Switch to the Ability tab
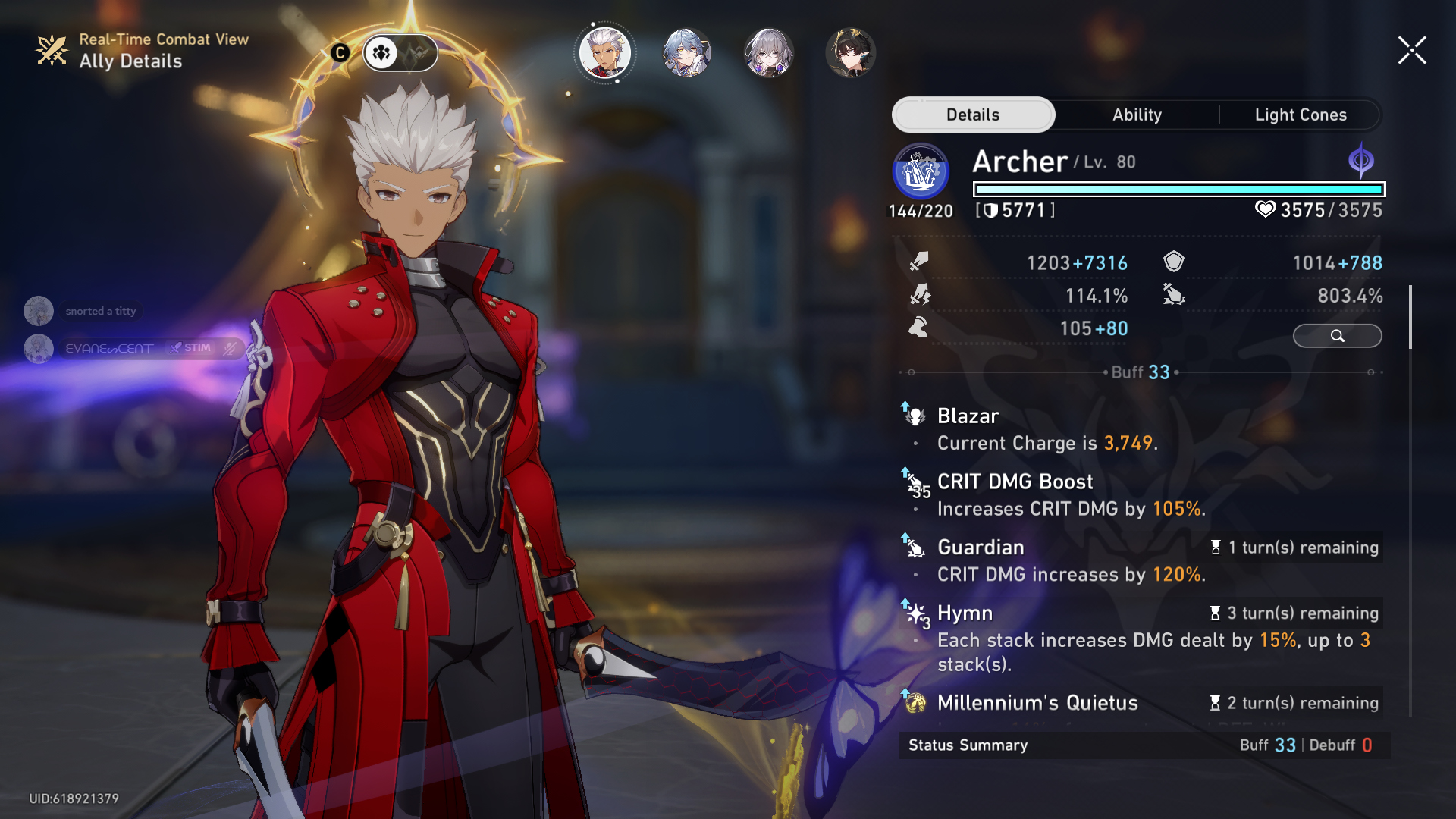This screenshot has height=819, width=1456. pos(1137,115)
